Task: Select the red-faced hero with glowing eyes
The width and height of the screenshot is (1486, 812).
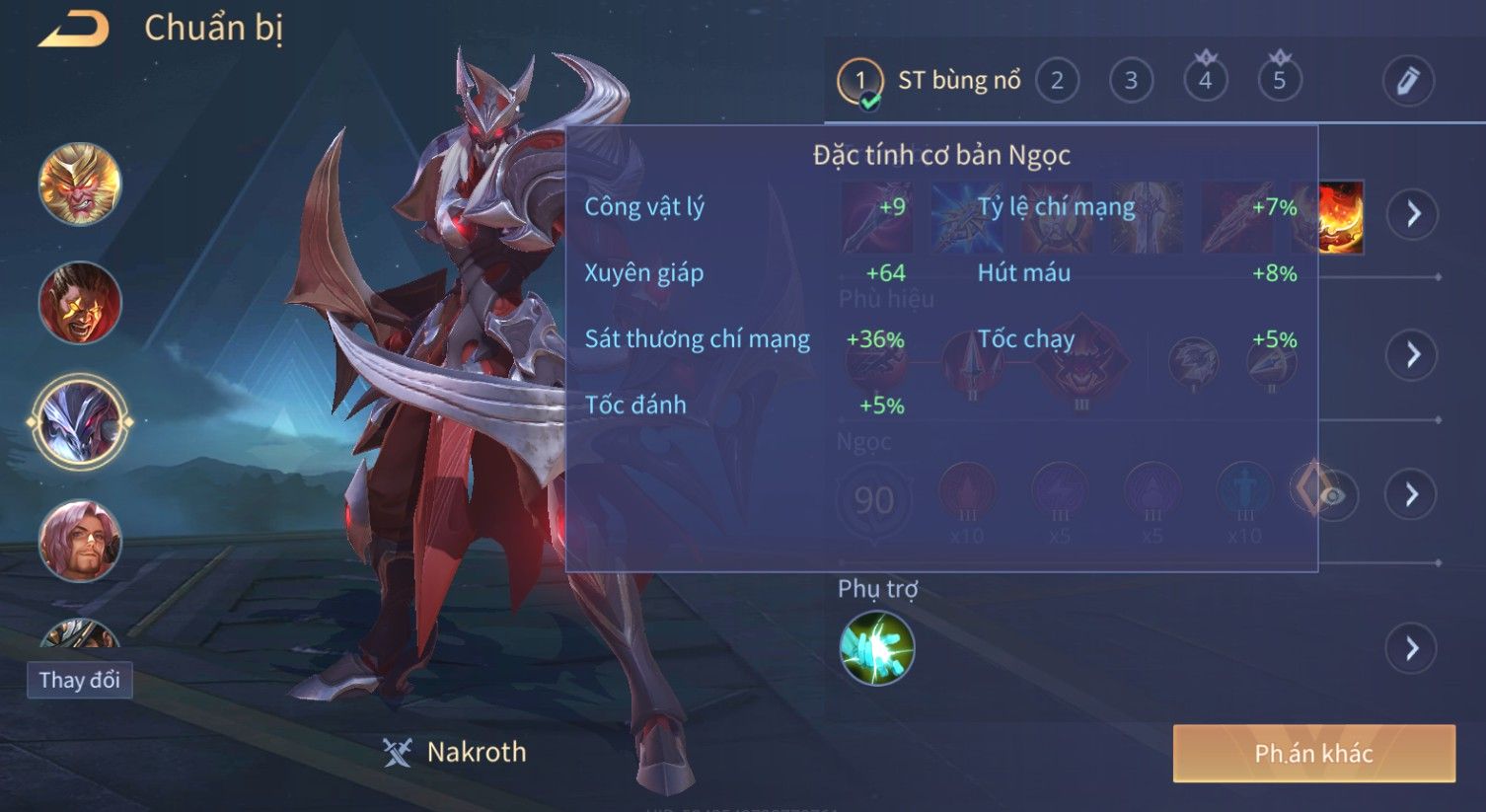Action: (x=80, y=303)
